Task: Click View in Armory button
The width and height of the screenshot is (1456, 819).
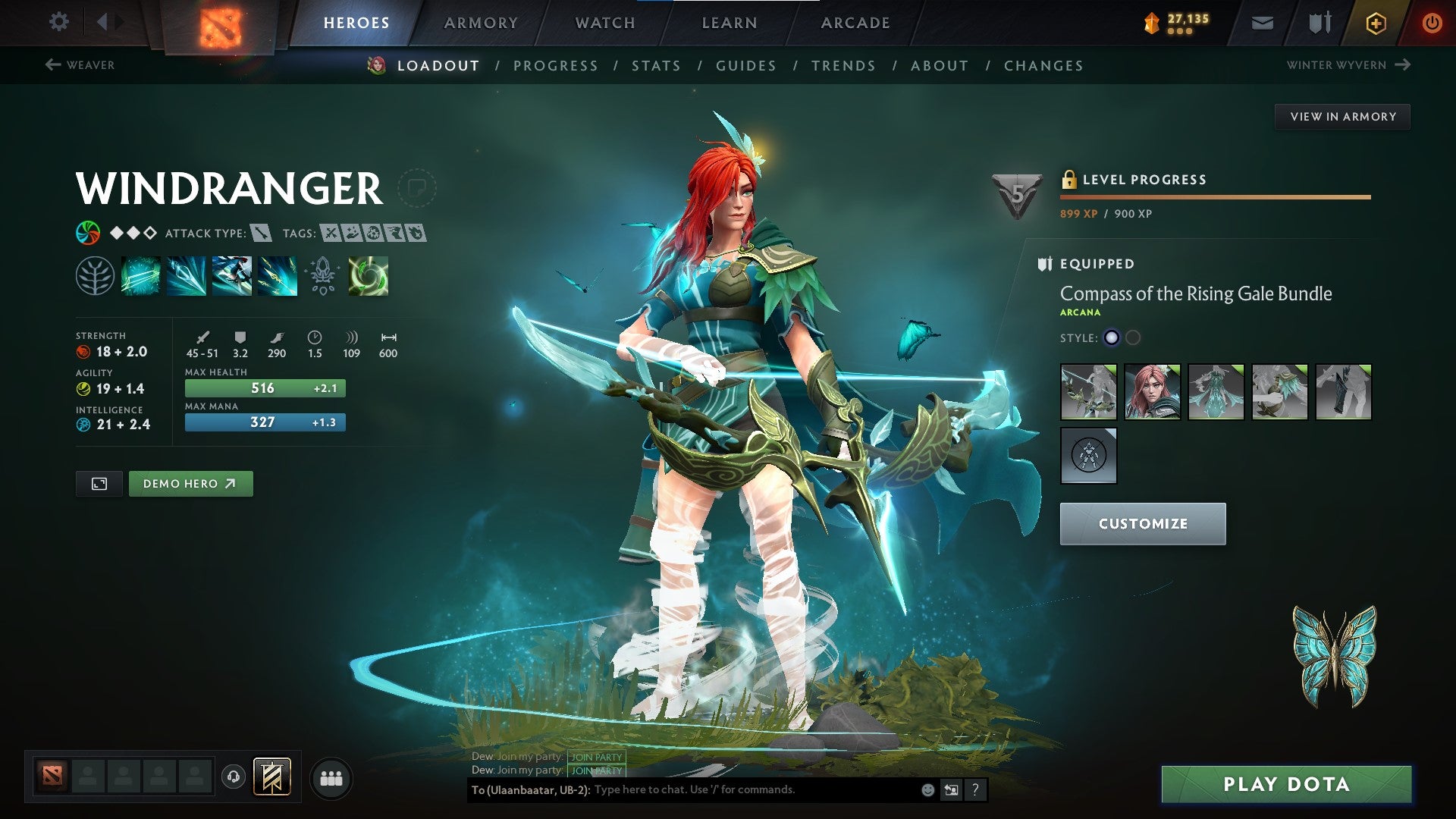Action: (1342, 117)
